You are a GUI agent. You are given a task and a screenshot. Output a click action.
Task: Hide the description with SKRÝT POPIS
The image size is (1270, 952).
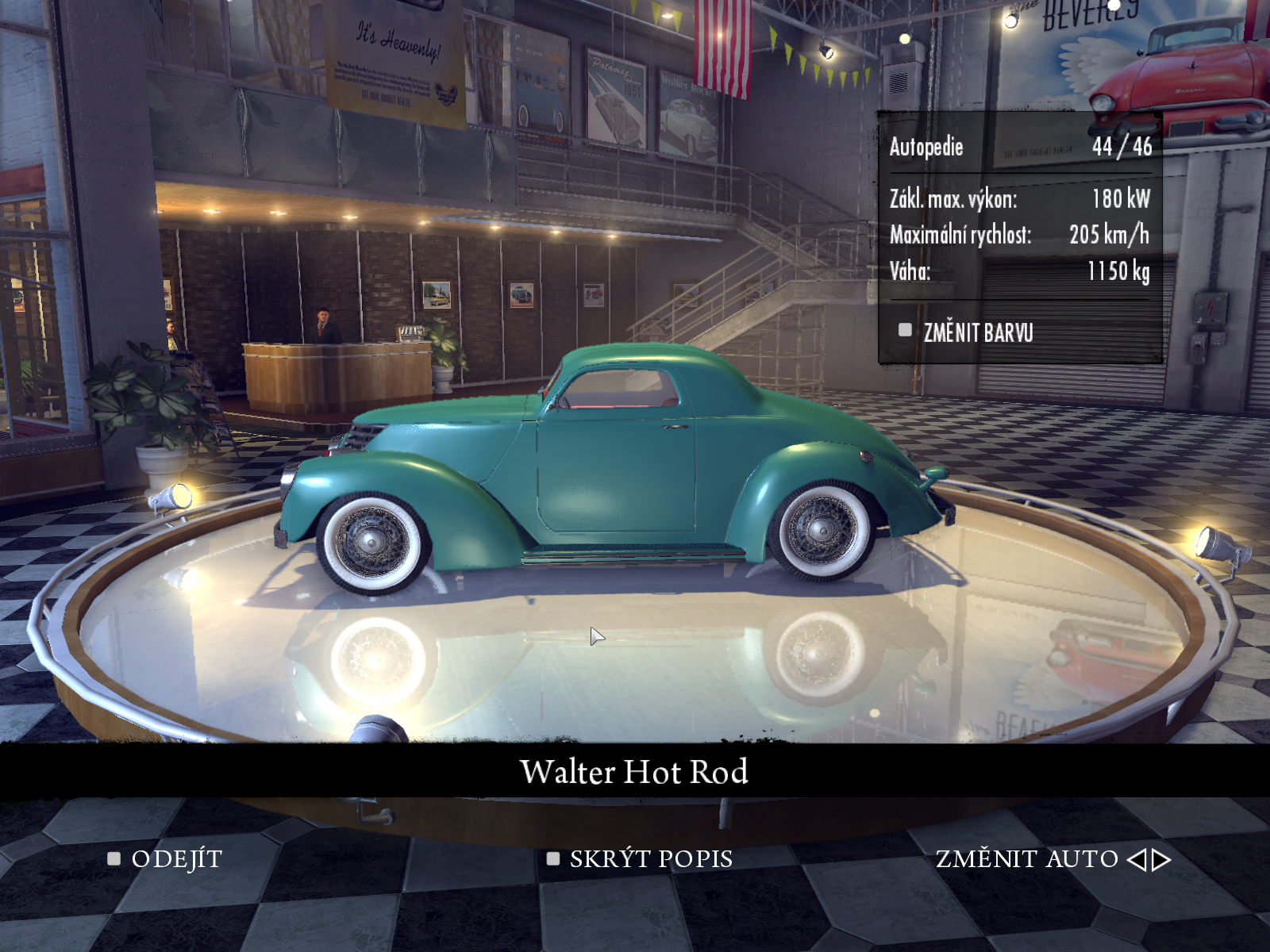(x=650, y=859)
